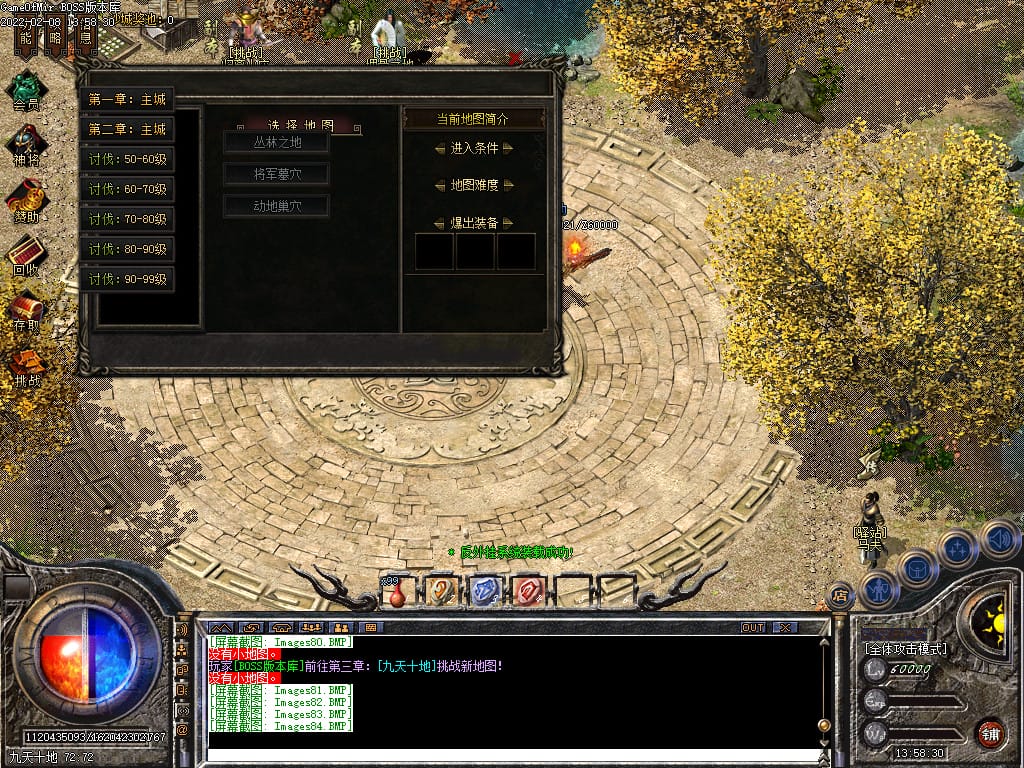
Task: Select the 讨伐: 70-80级 category
Action: click(127, 219)
